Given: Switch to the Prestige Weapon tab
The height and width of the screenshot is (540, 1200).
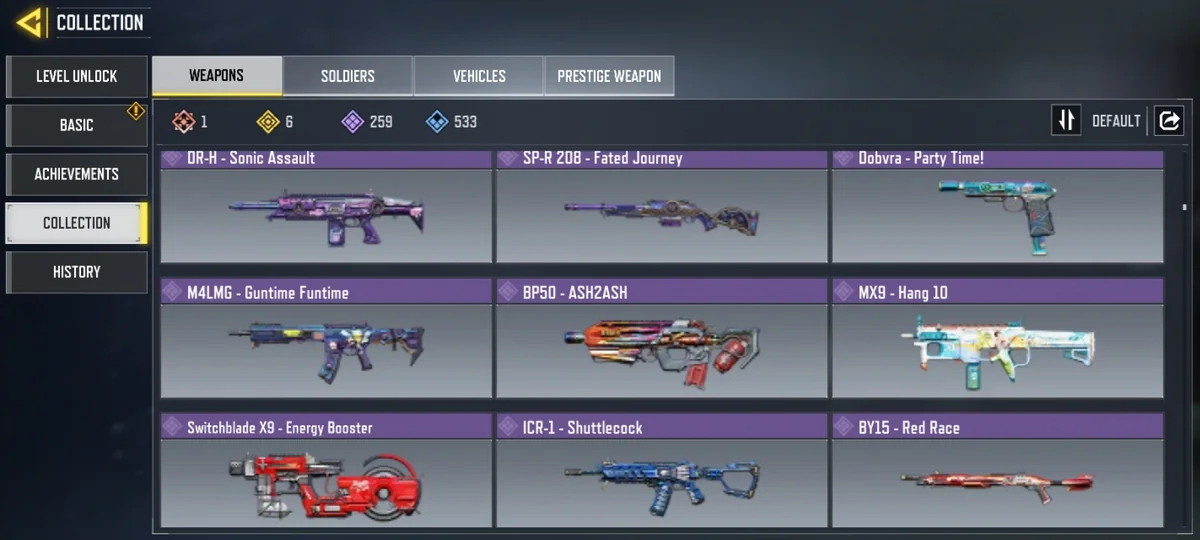Looking at the screenshot, I should pos(609,76).
